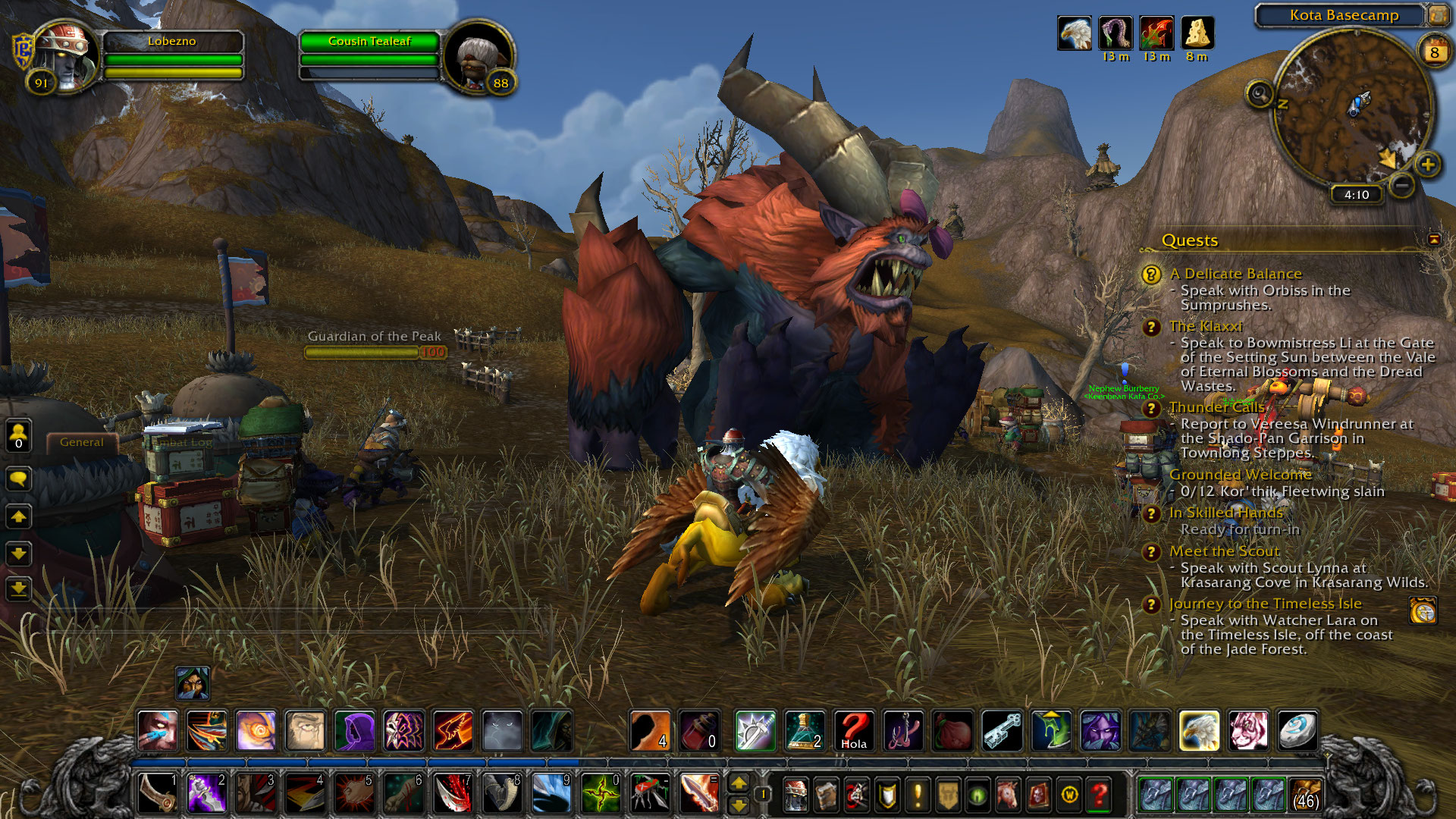Click the minimap zoom-in plus button
1456x819 pixels.
coord(1427,165)
